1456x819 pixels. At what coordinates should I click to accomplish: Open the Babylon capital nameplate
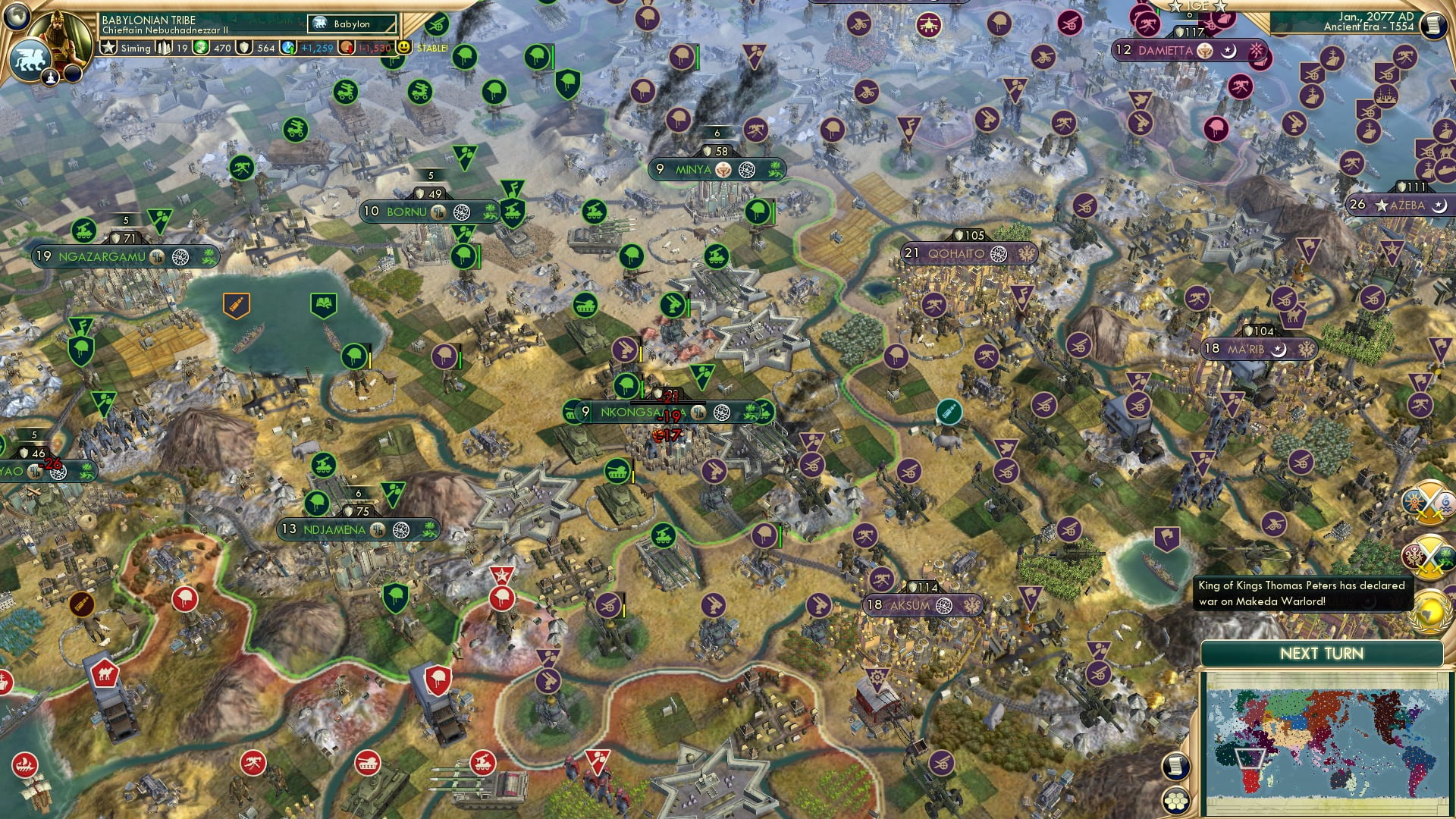[x=350, y=24]
